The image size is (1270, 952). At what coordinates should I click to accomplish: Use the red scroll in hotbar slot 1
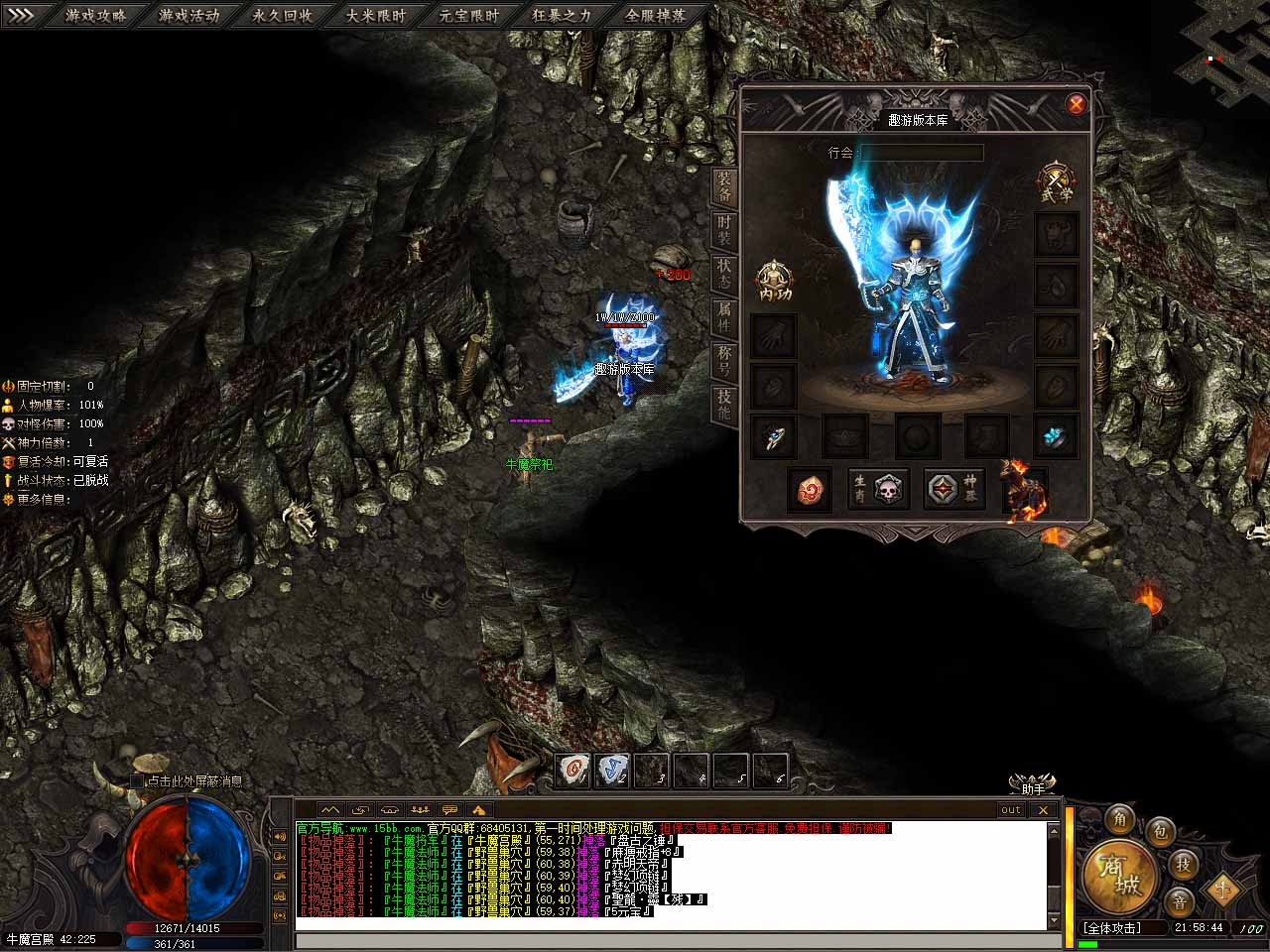[573, 770]
